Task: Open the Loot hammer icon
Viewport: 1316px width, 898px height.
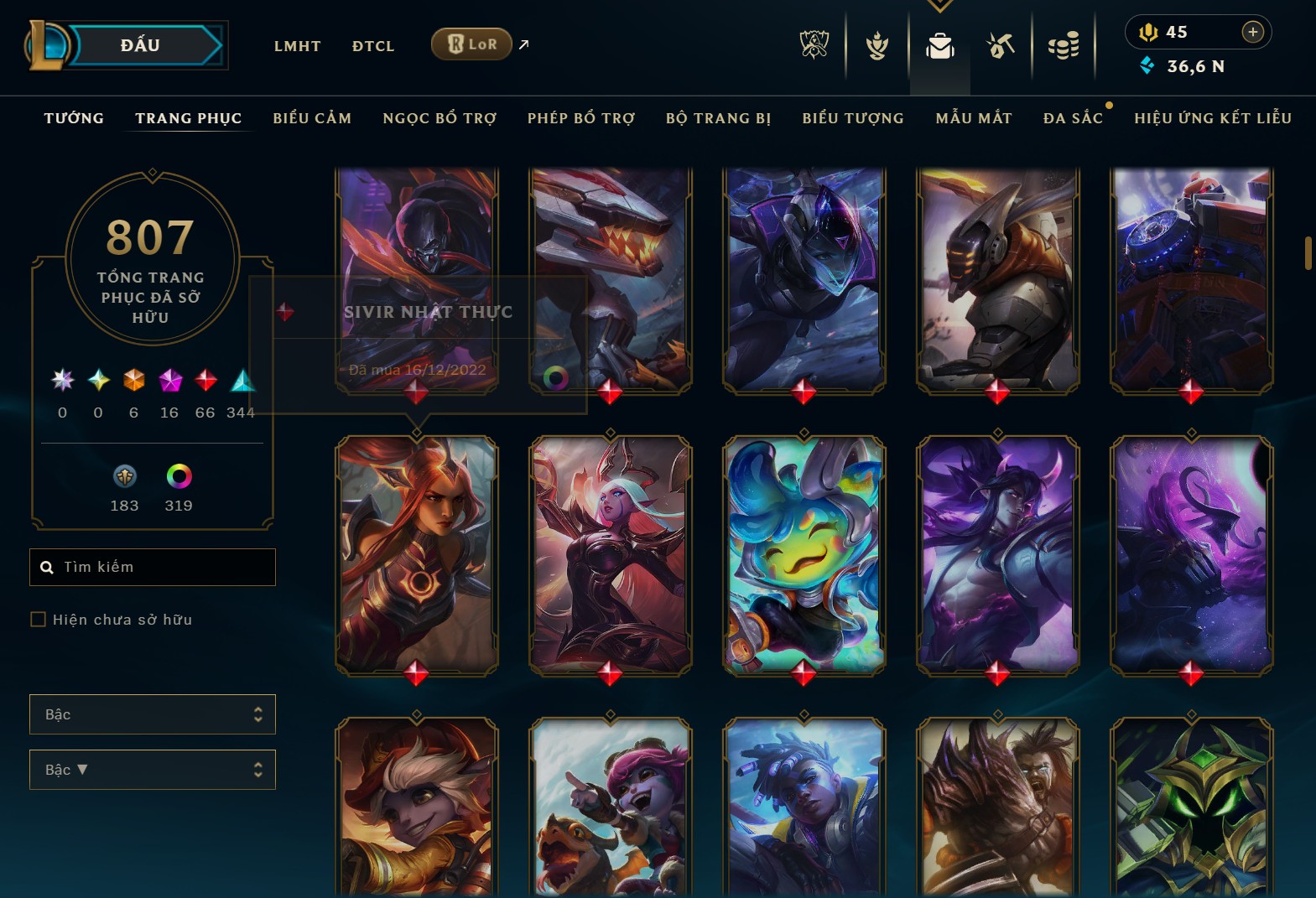Action: point(1000,46)
